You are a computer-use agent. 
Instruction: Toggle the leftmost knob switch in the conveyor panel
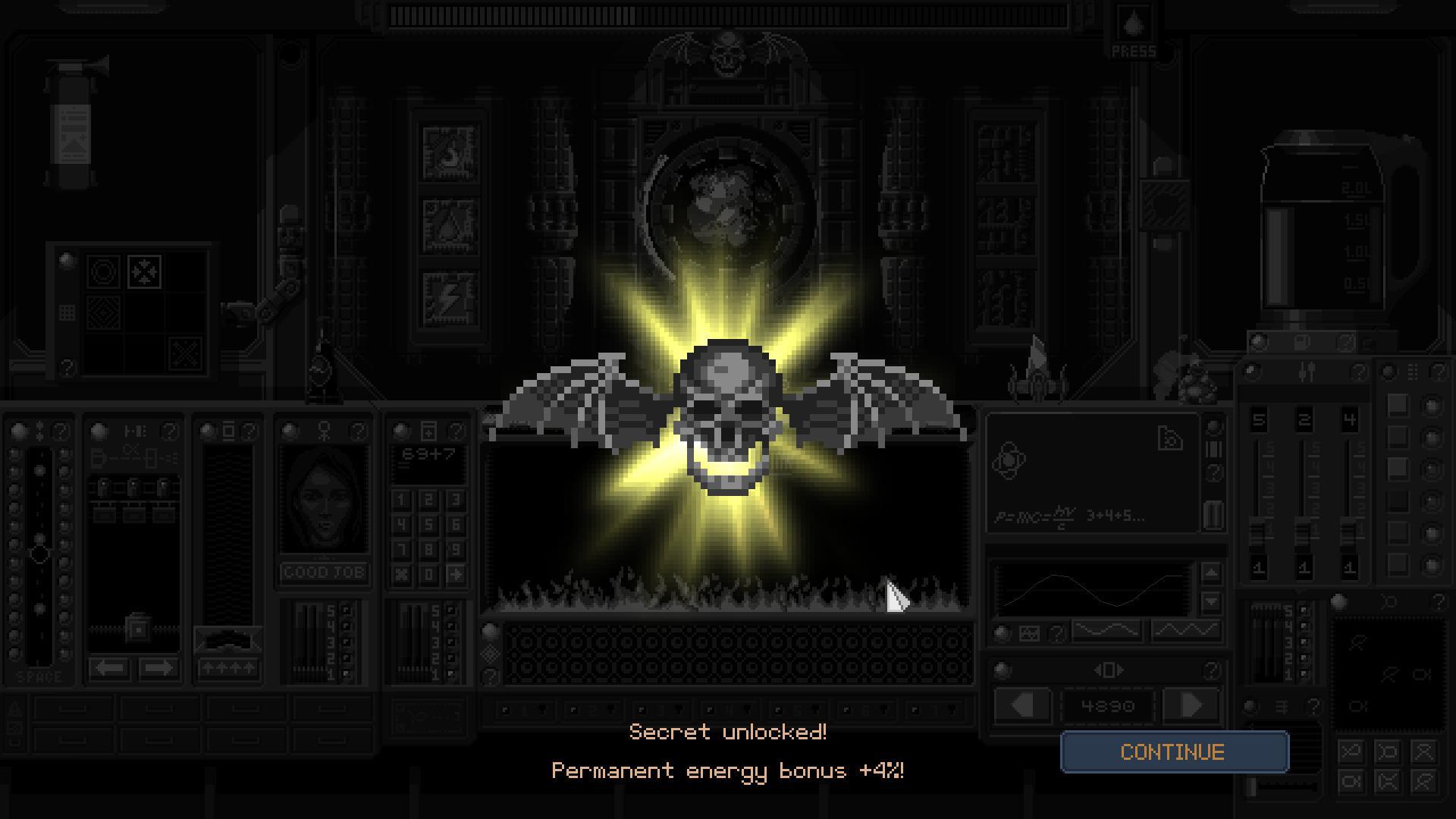103,485
